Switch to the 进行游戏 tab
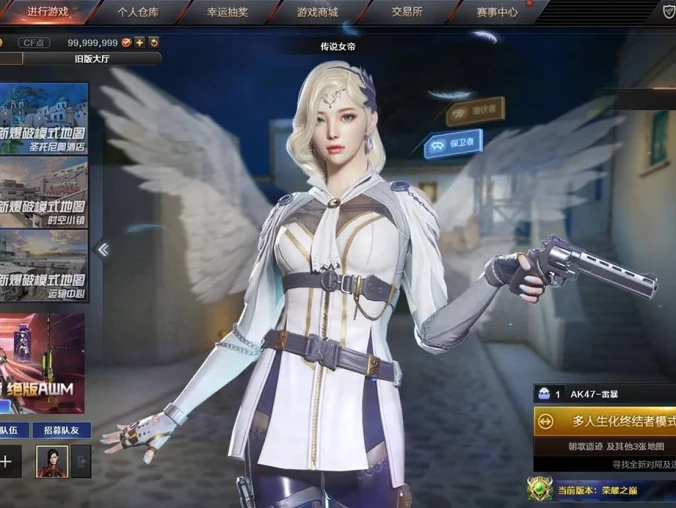Viewport: 676px width, 508px height. tap(48, 12)
